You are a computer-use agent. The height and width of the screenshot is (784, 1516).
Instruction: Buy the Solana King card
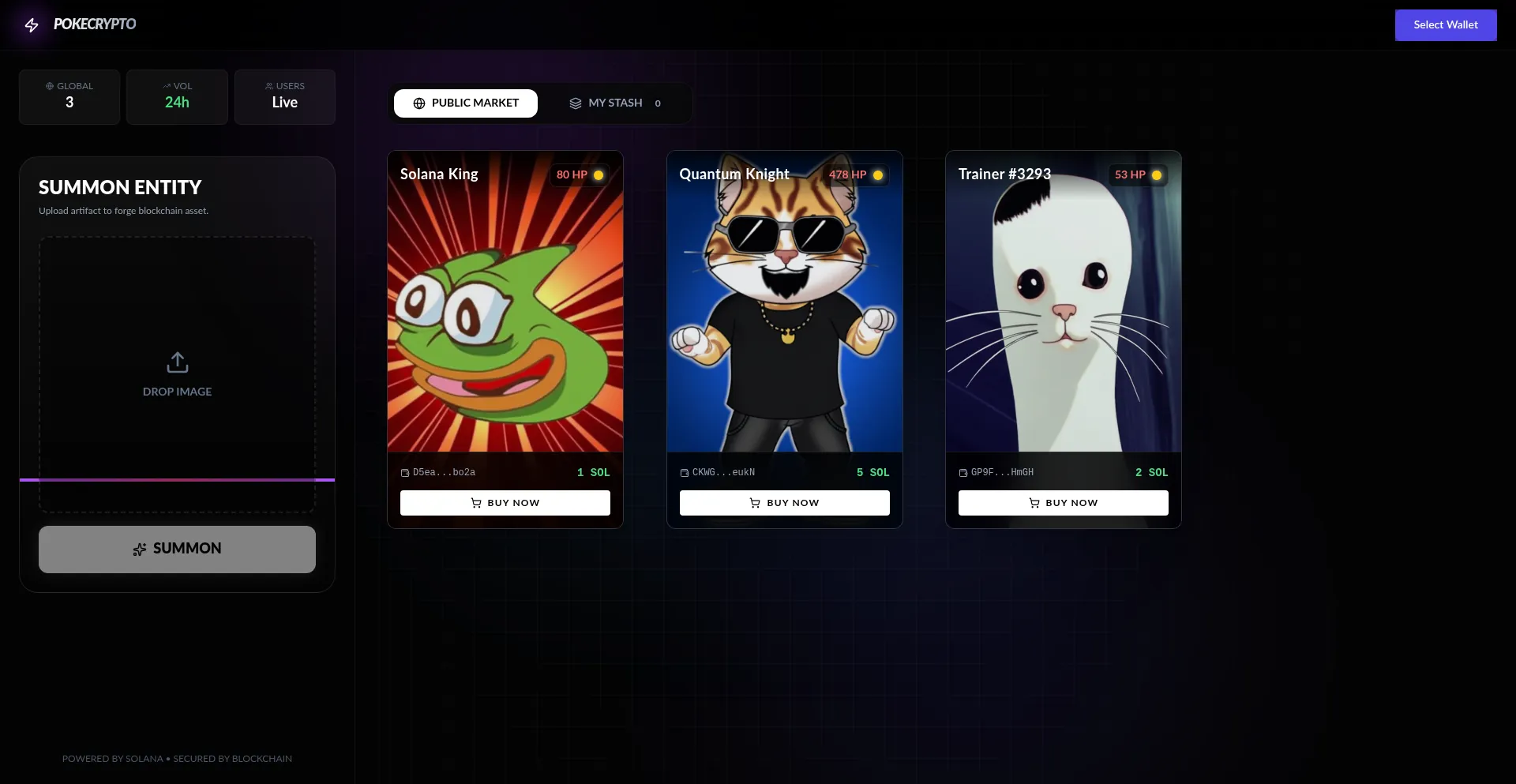click(505, 503)
